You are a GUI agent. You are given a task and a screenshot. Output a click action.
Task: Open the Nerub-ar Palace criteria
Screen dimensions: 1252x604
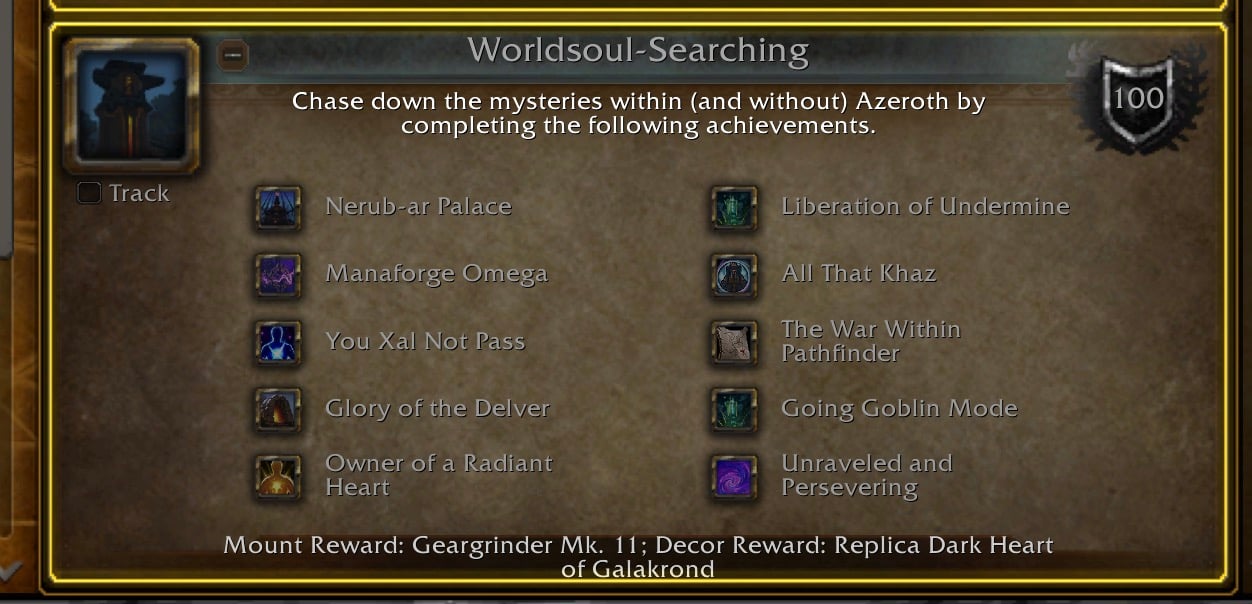[418, 207]
